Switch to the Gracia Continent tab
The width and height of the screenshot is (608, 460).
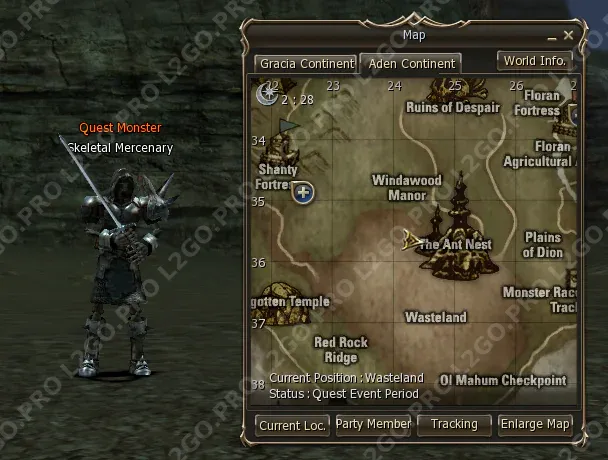pyautogui.click(x=306, y=63)
